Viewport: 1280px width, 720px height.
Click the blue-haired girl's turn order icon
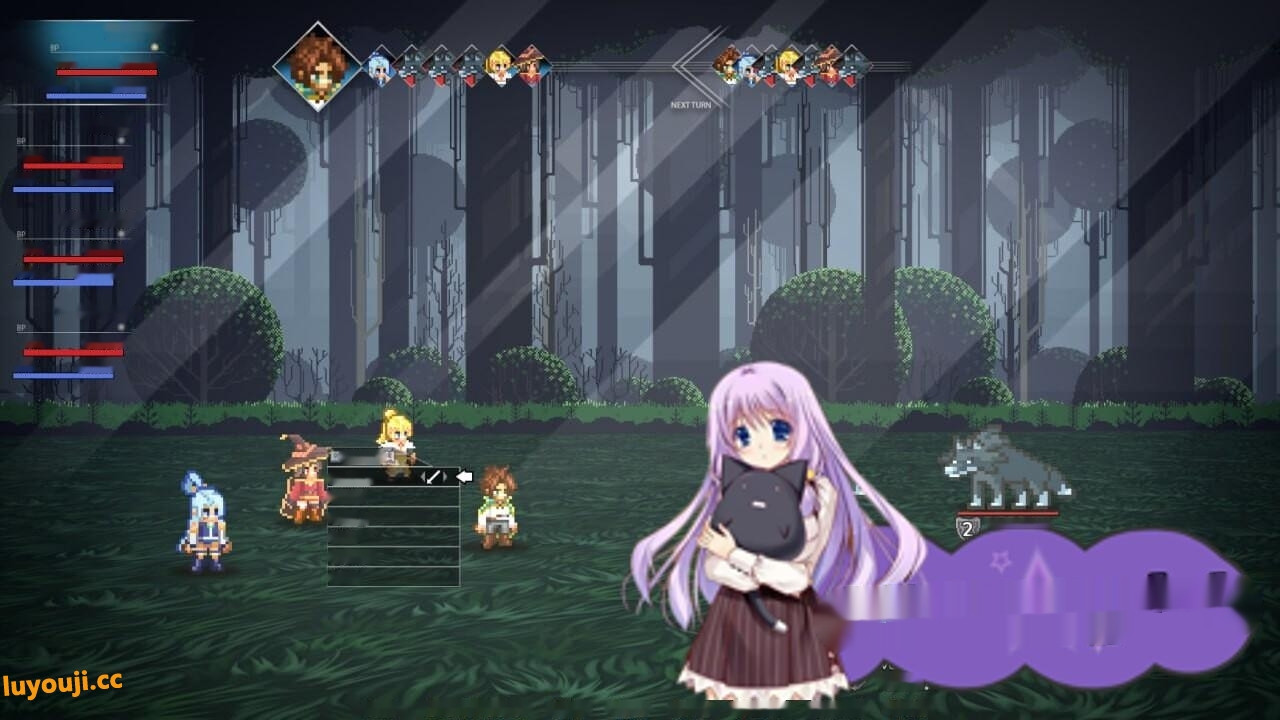380,66
